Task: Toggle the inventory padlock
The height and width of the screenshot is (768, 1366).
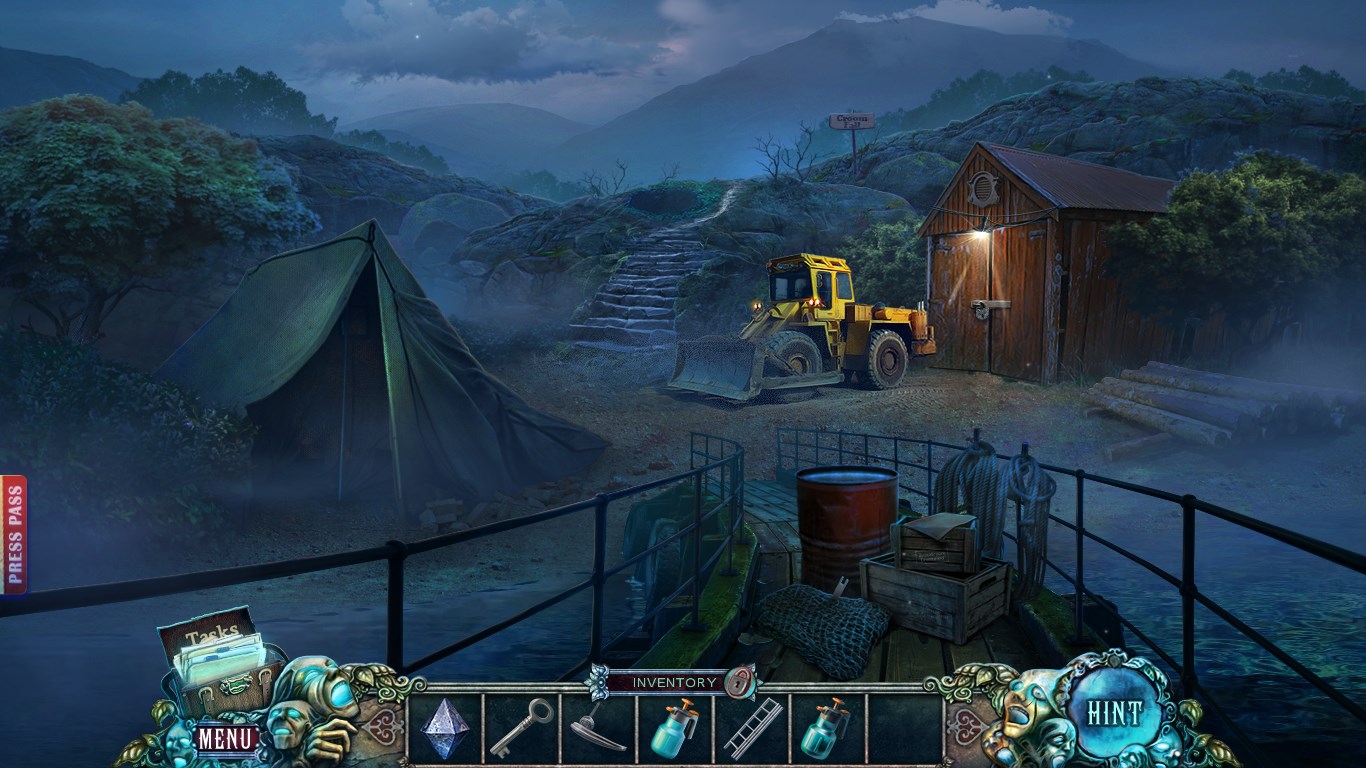Action: pos(740,683)
